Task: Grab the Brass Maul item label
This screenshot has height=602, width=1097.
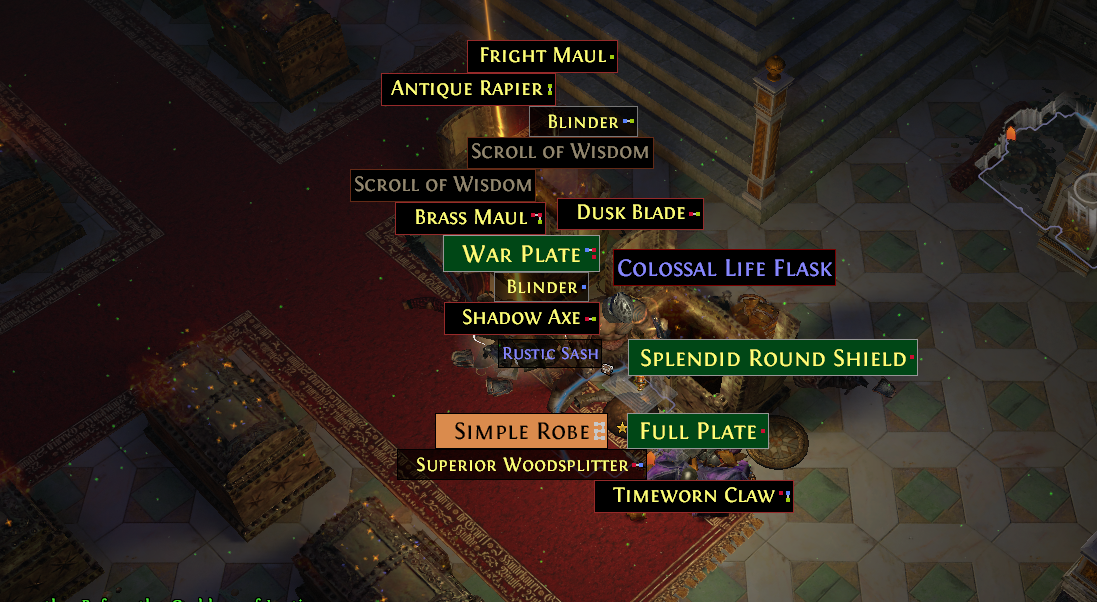Action: (470, 218)
